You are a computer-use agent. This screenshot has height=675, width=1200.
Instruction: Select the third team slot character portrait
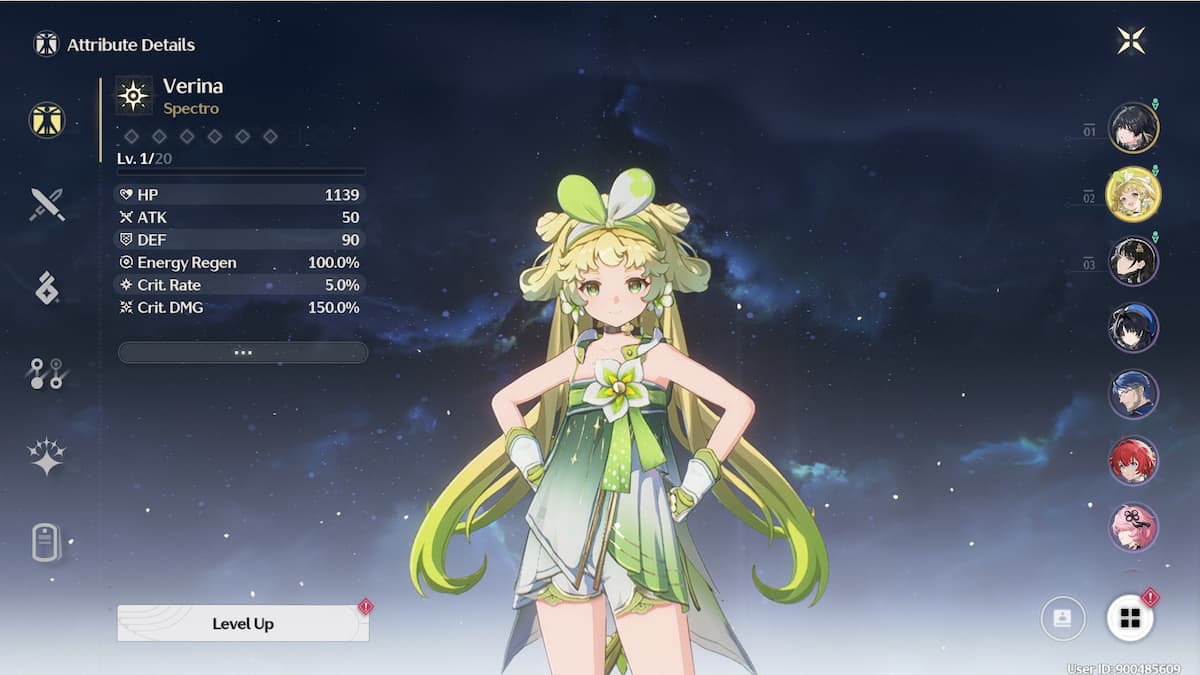[1133, 261]
